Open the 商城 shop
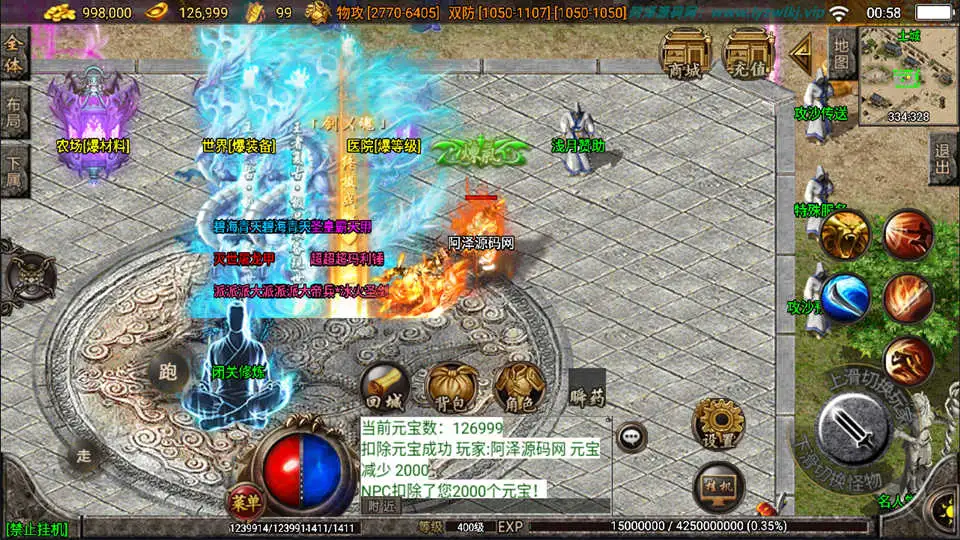The image size is (960, 540). (685, 53)
